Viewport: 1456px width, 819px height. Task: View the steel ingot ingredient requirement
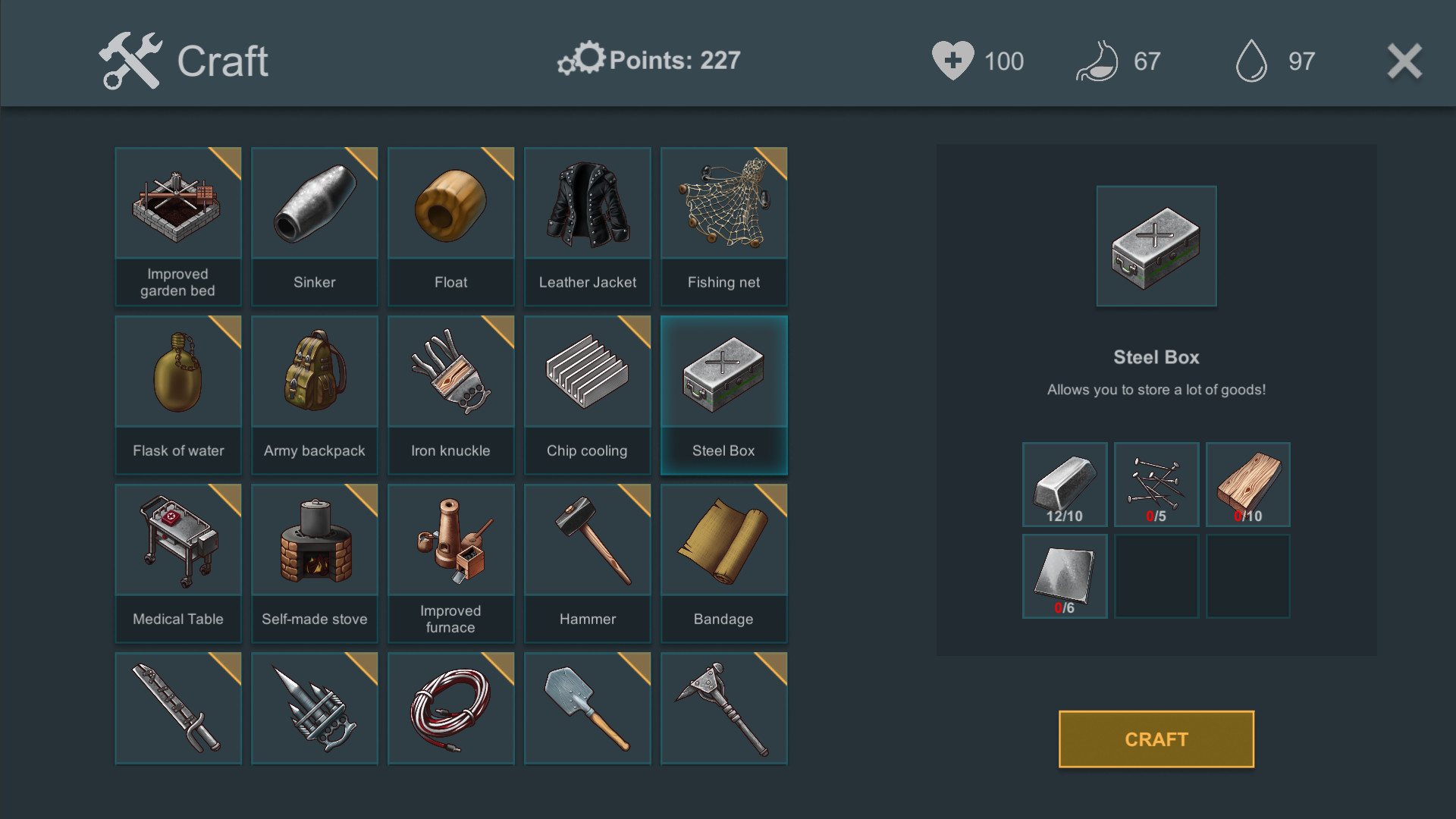point(1065,484)
